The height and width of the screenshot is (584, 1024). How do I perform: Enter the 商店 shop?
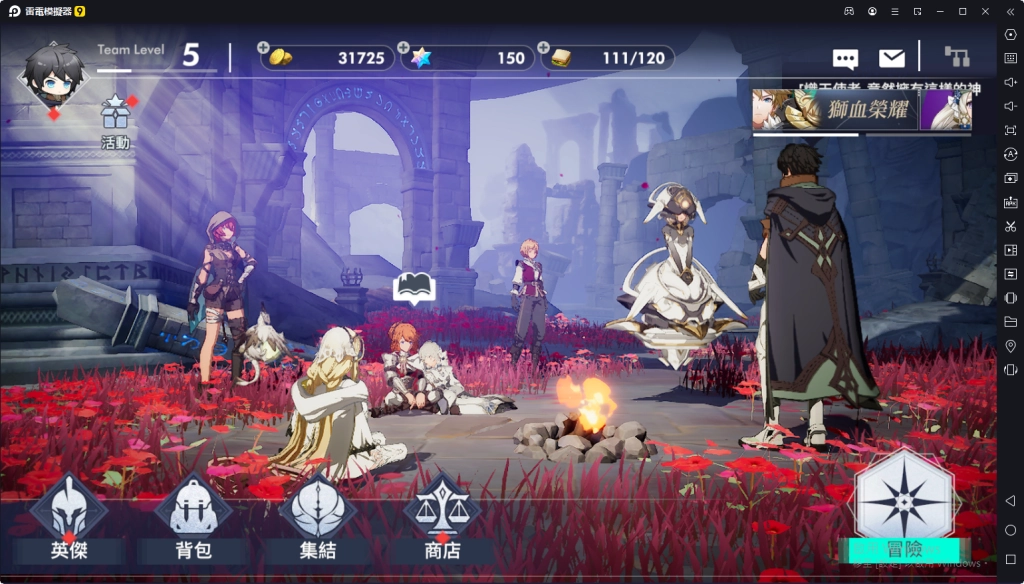(x=442, y=517)
